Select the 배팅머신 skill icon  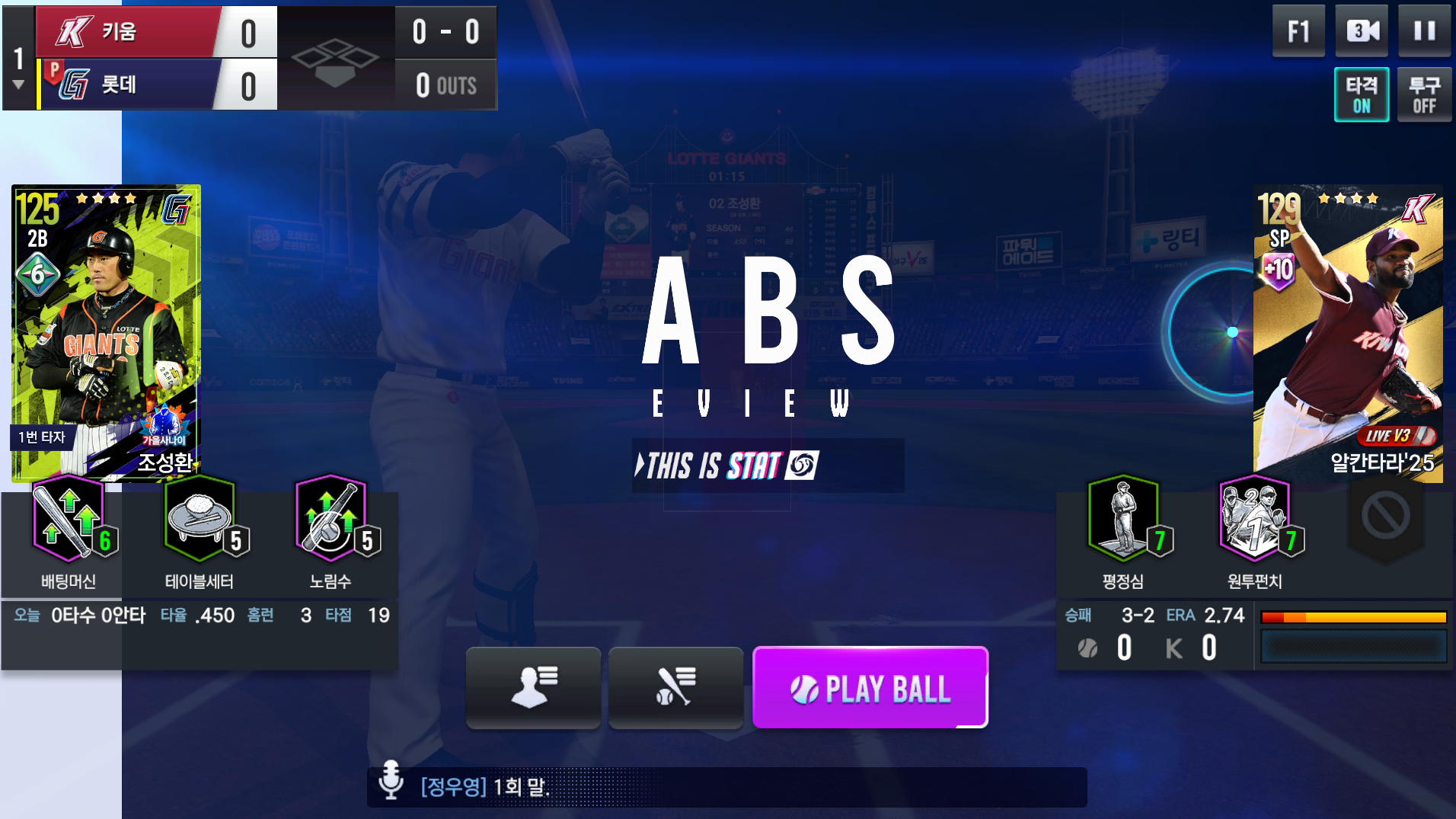(69, 520)
